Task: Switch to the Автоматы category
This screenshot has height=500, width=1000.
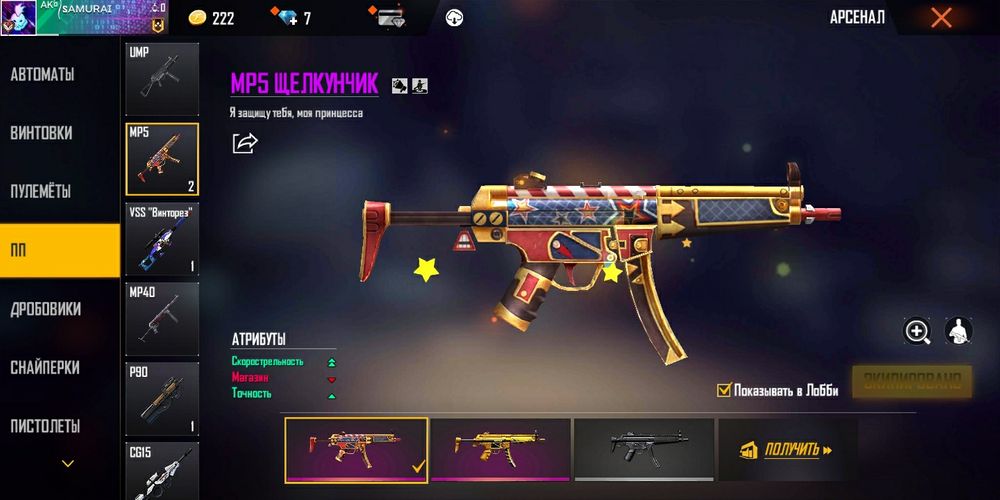Action: tap(42, 75)
